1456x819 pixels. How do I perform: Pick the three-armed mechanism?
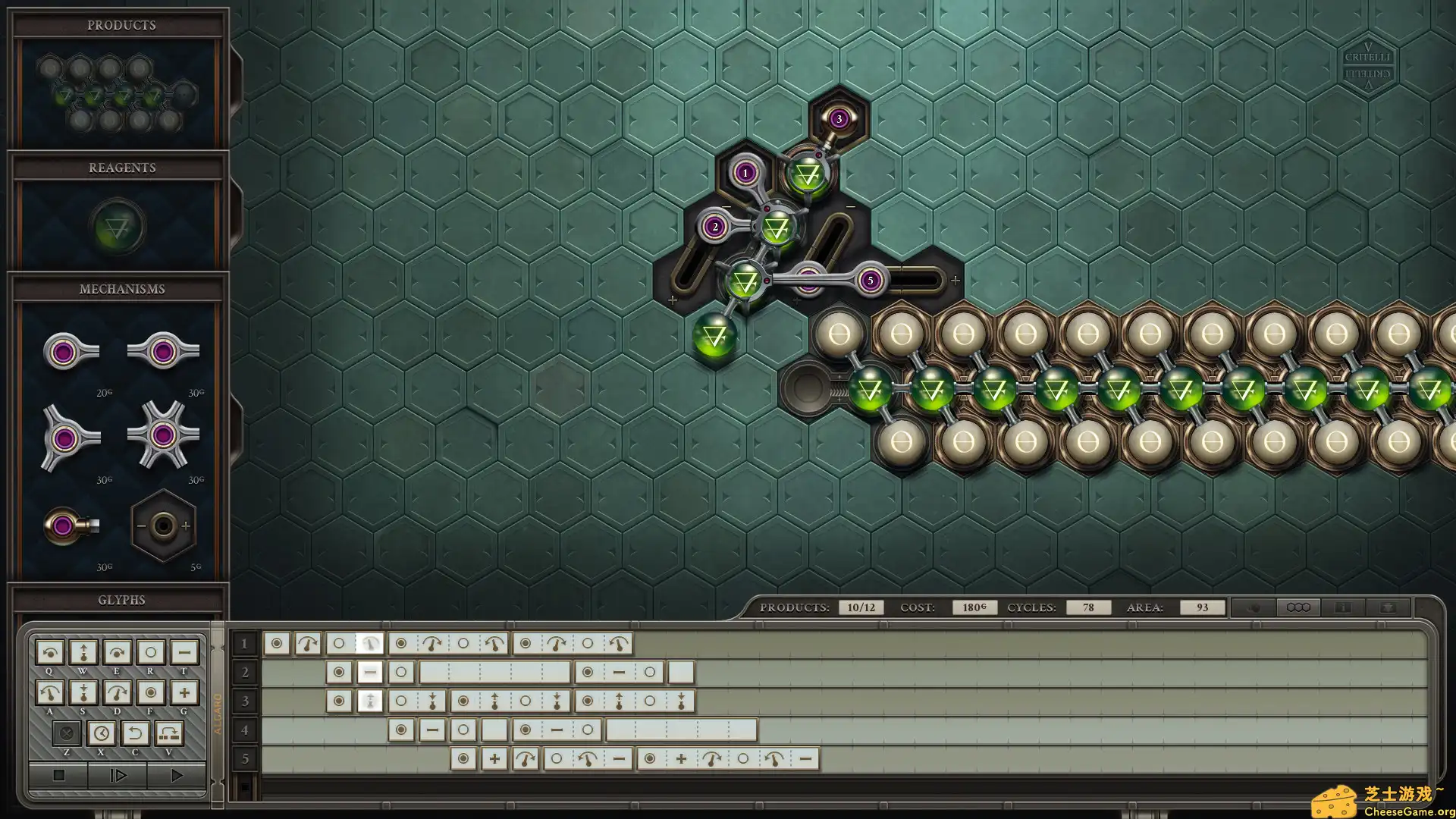point(70,438)
